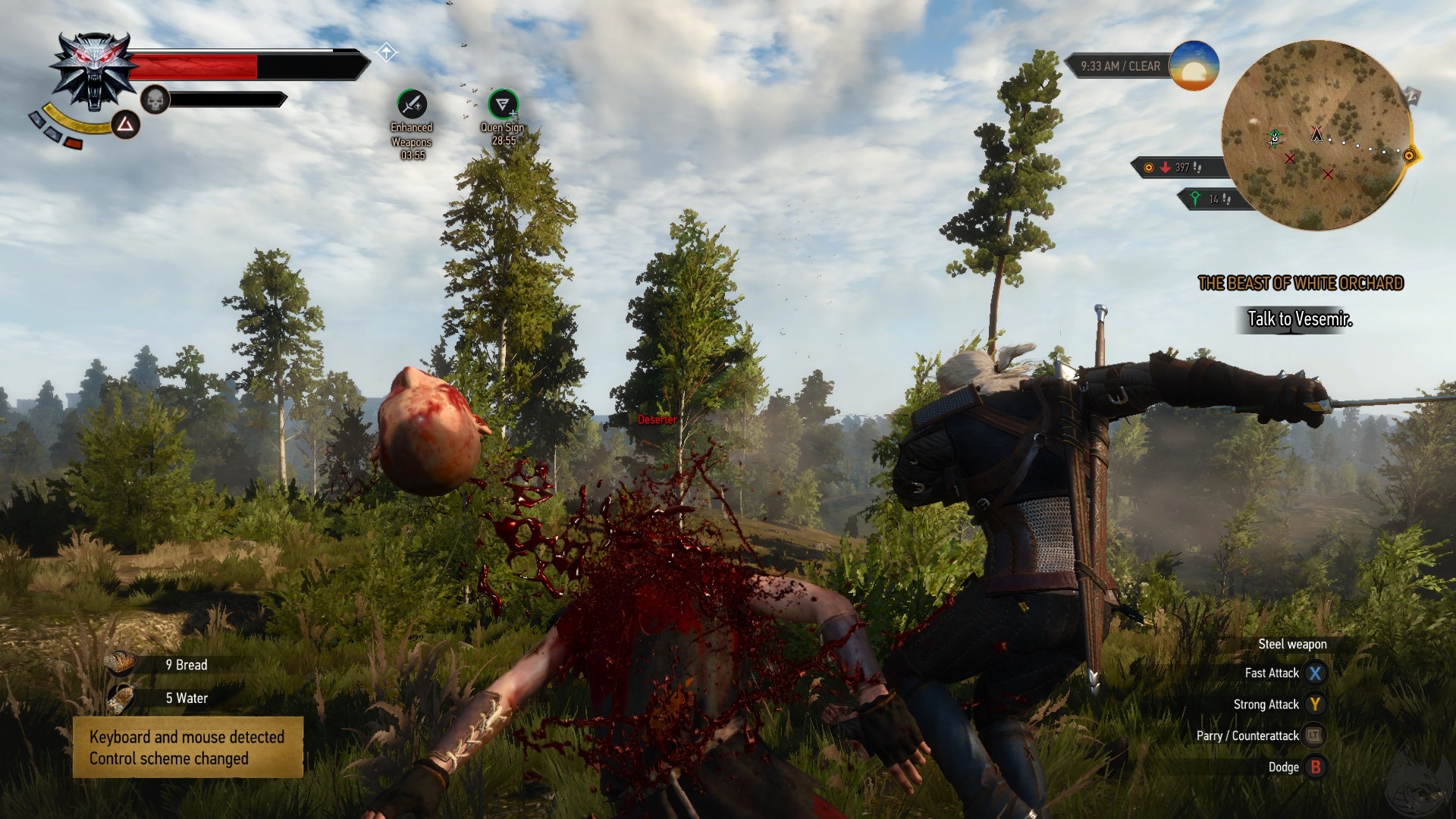1456x819 pixels.
Task: Choose the Water quick slot
Action: tap(121, 698)
